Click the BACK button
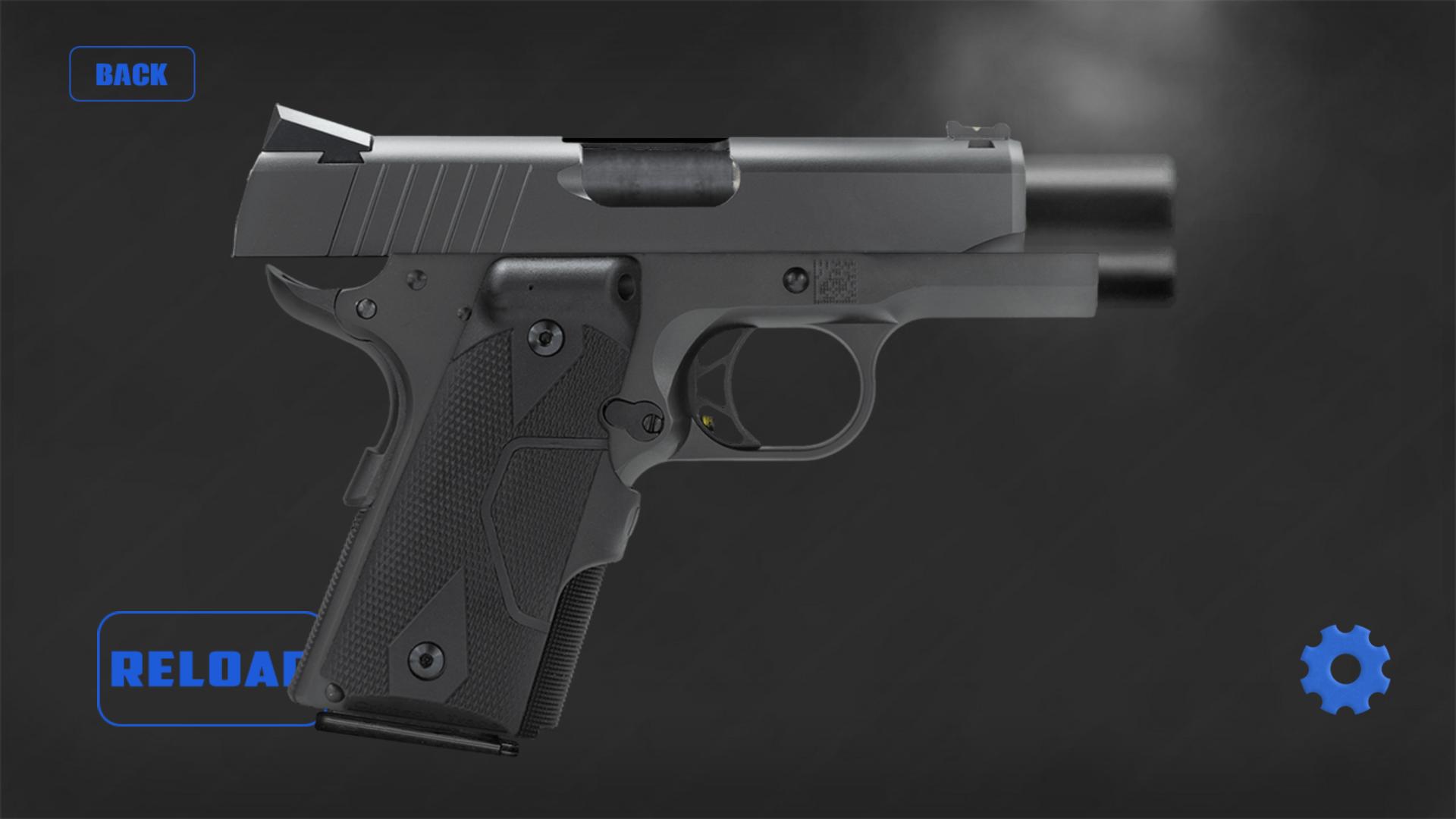Image resolution: width=1456 pixels, height=819 pixels. (132, 73)
